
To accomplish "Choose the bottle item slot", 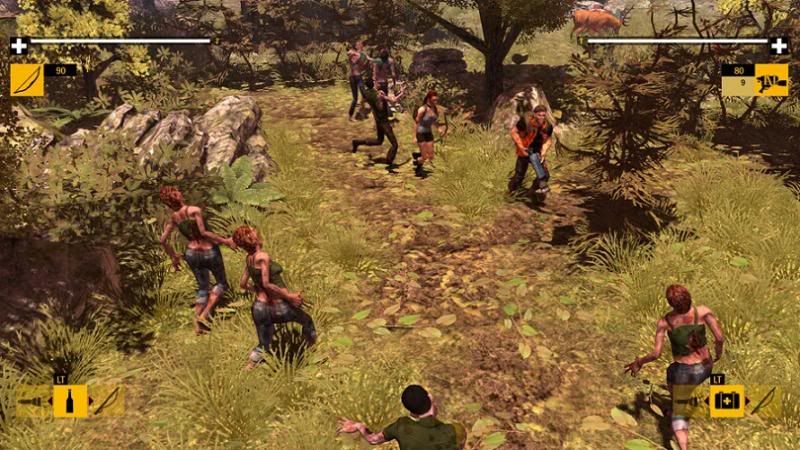I will 70,401.
